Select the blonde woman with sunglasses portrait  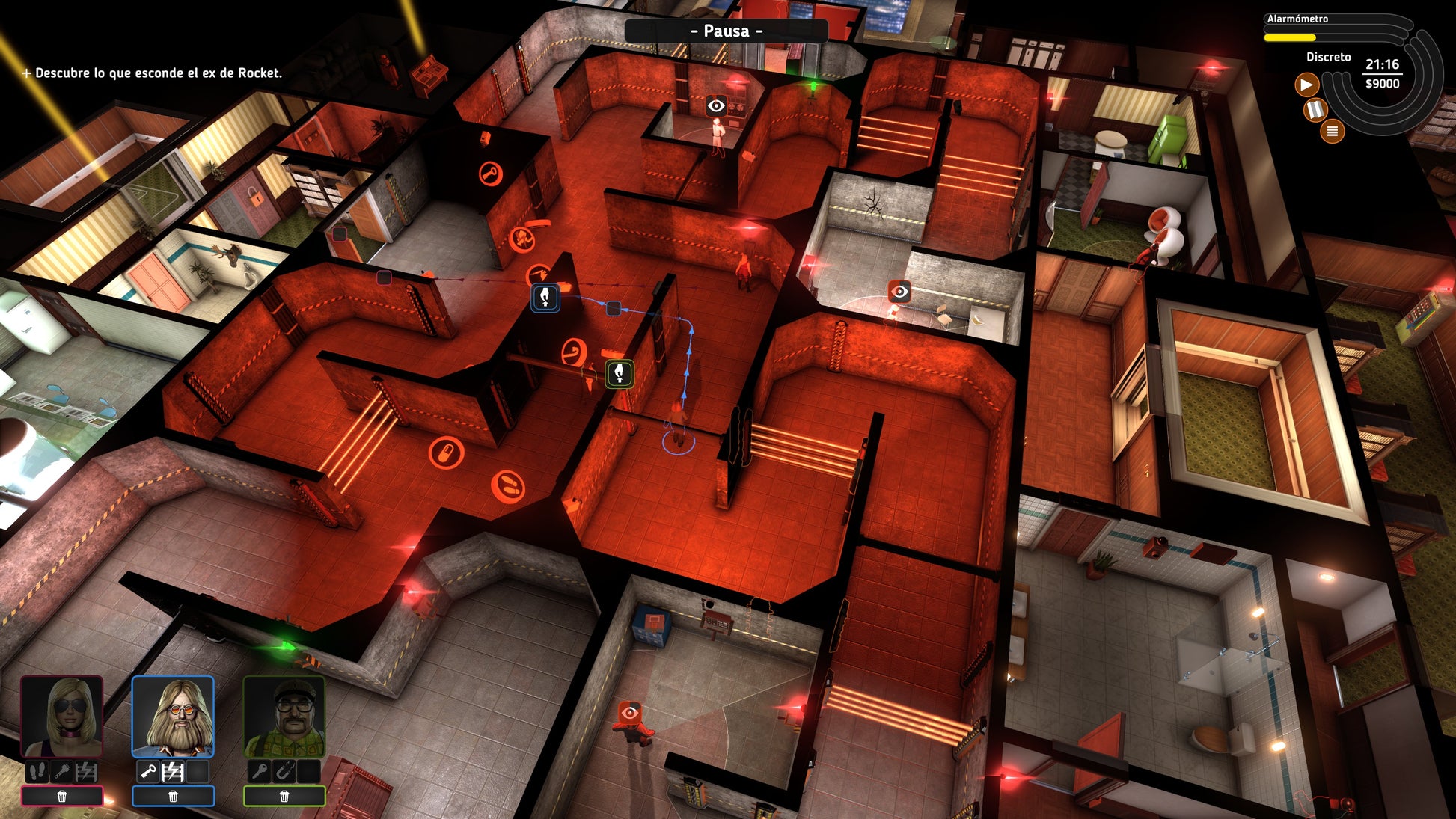pos(62,717)
